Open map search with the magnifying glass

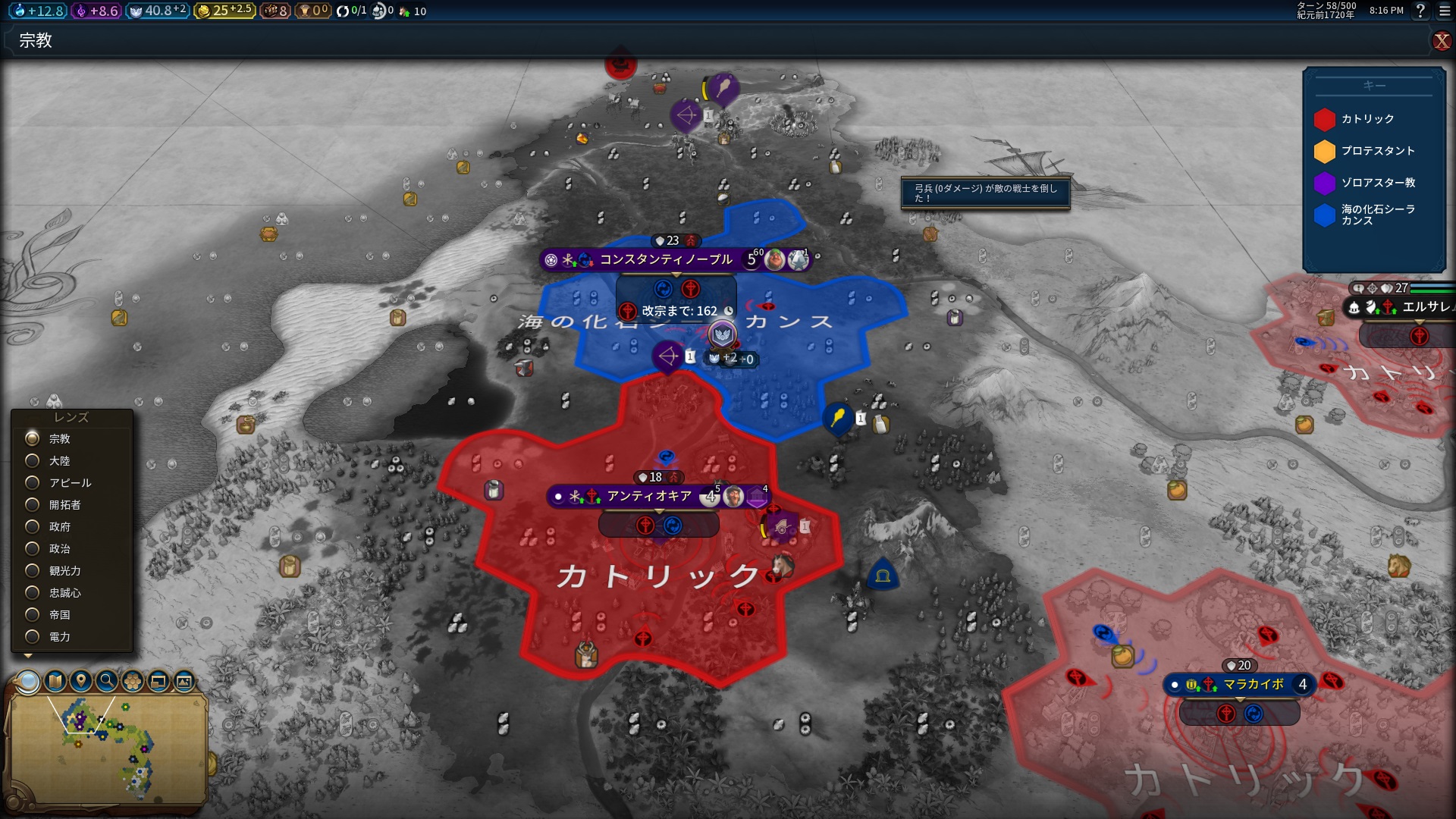coord(107,682)
